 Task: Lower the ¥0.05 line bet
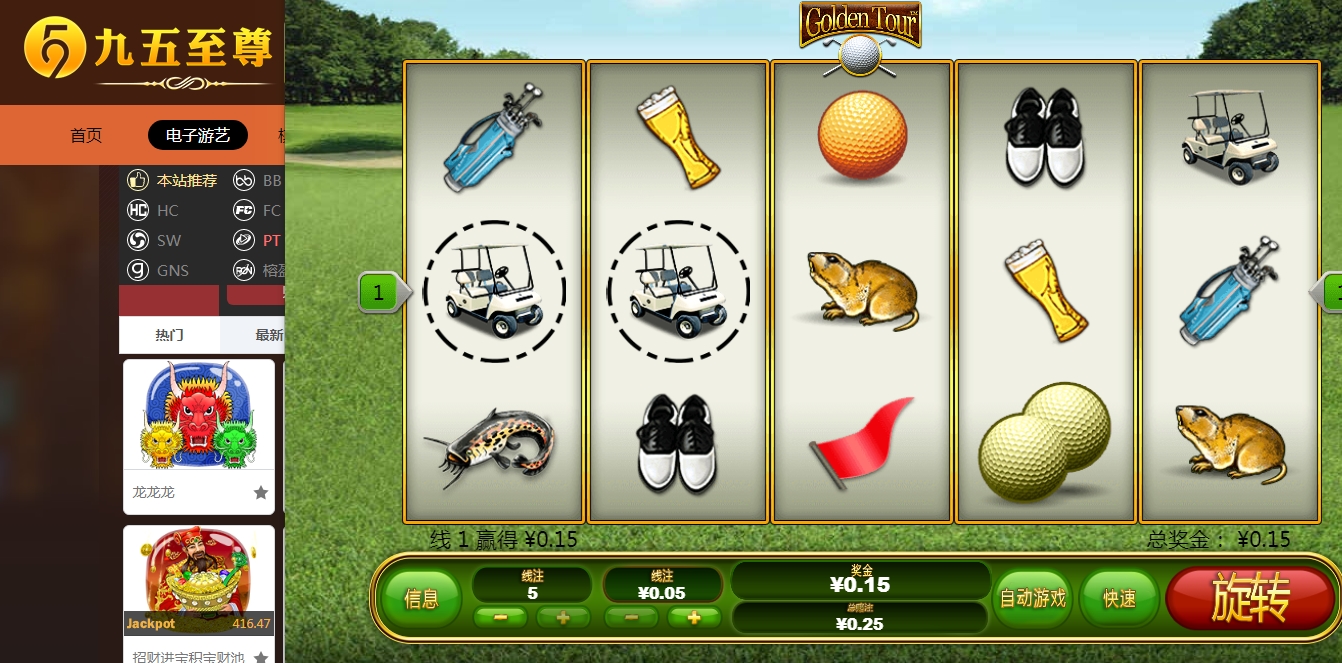(633, 618)
